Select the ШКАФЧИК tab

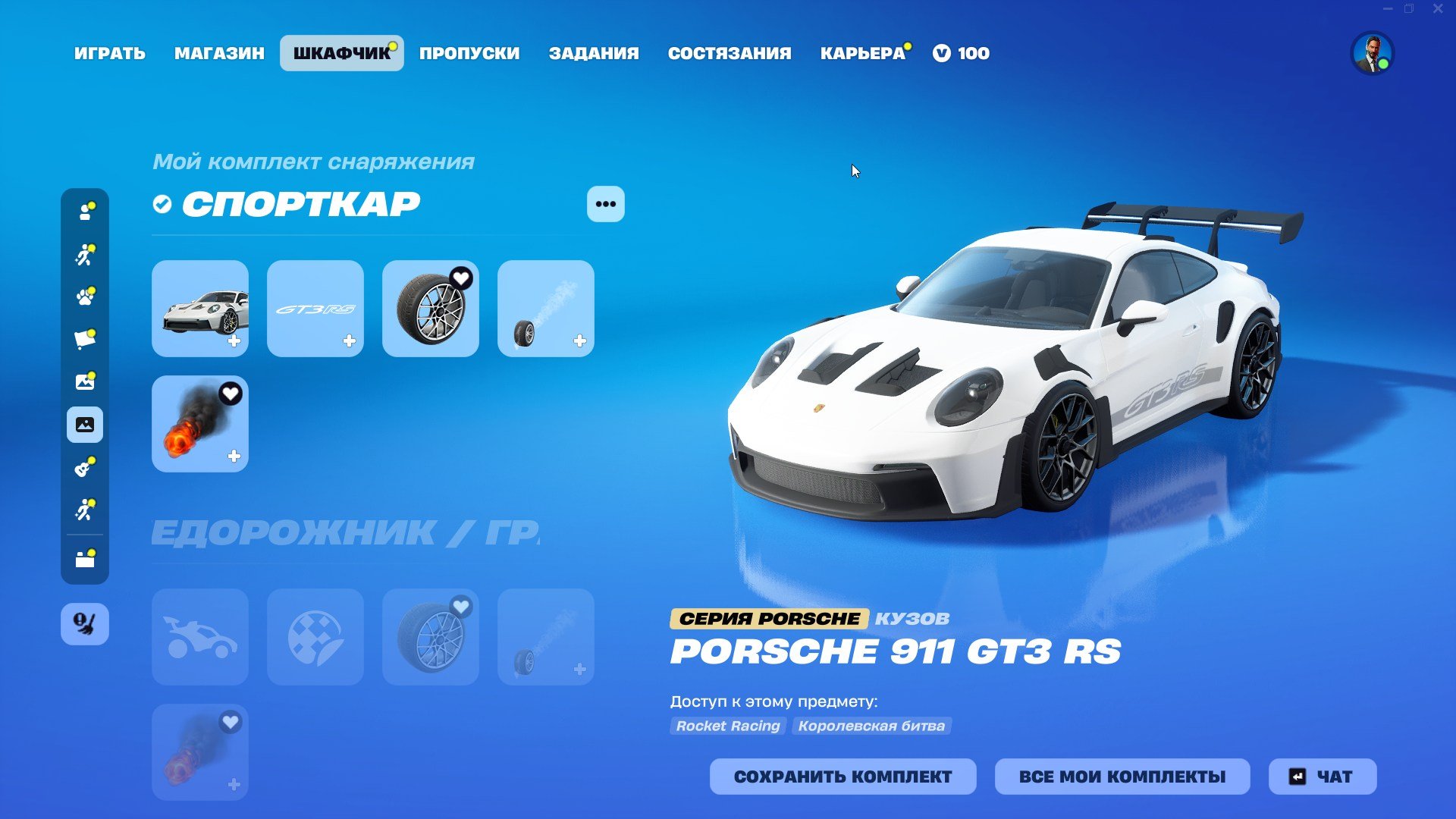[x=341, y=53]
